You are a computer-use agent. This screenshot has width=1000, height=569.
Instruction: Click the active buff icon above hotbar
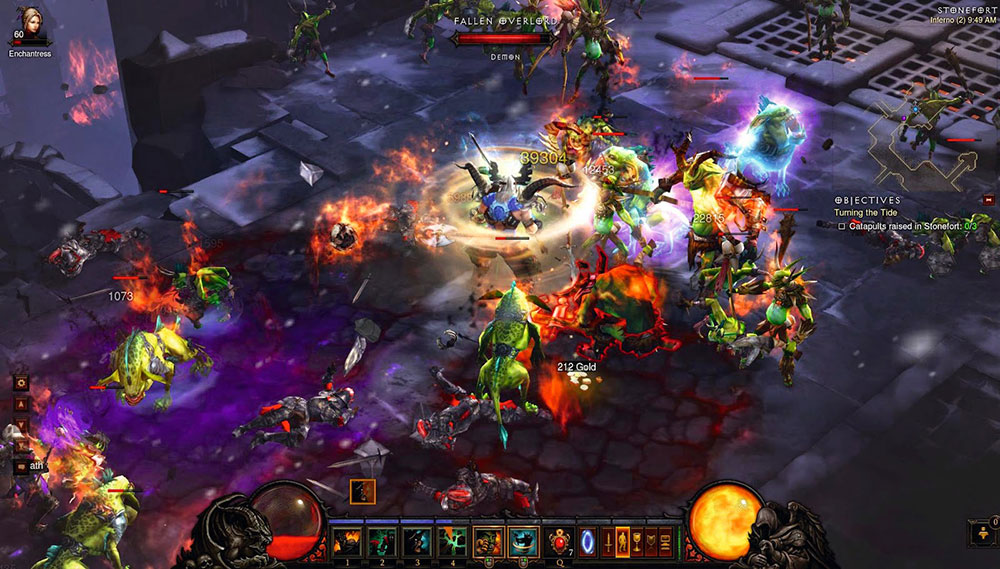click(x=362, y=491)
